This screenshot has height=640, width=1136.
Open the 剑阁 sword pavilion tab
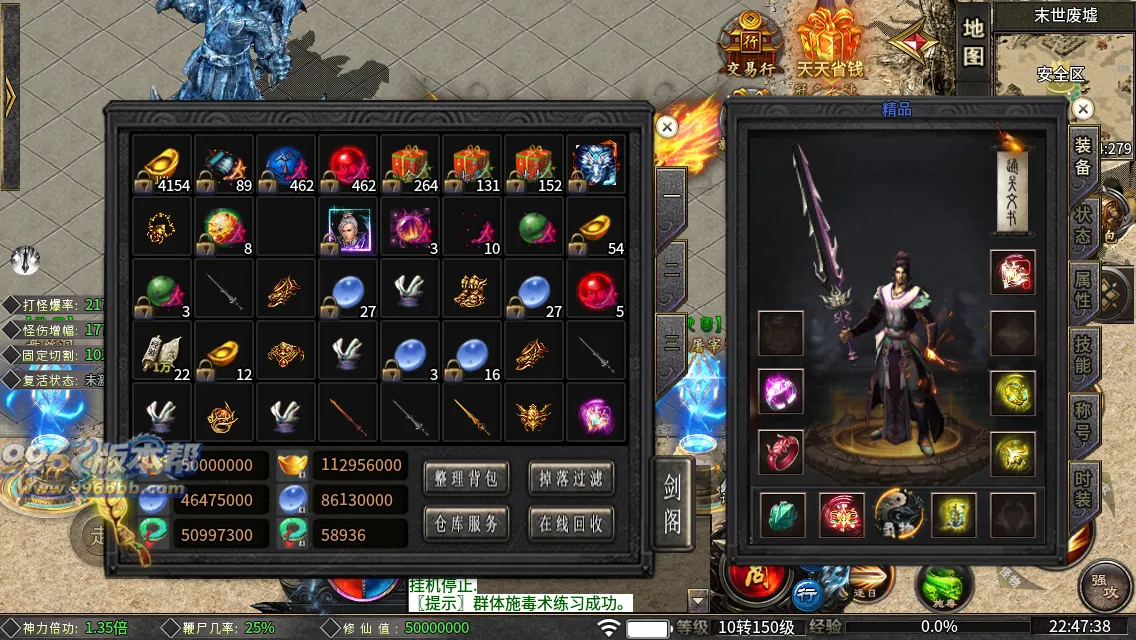pyautogui.click(x=672, y=502)
